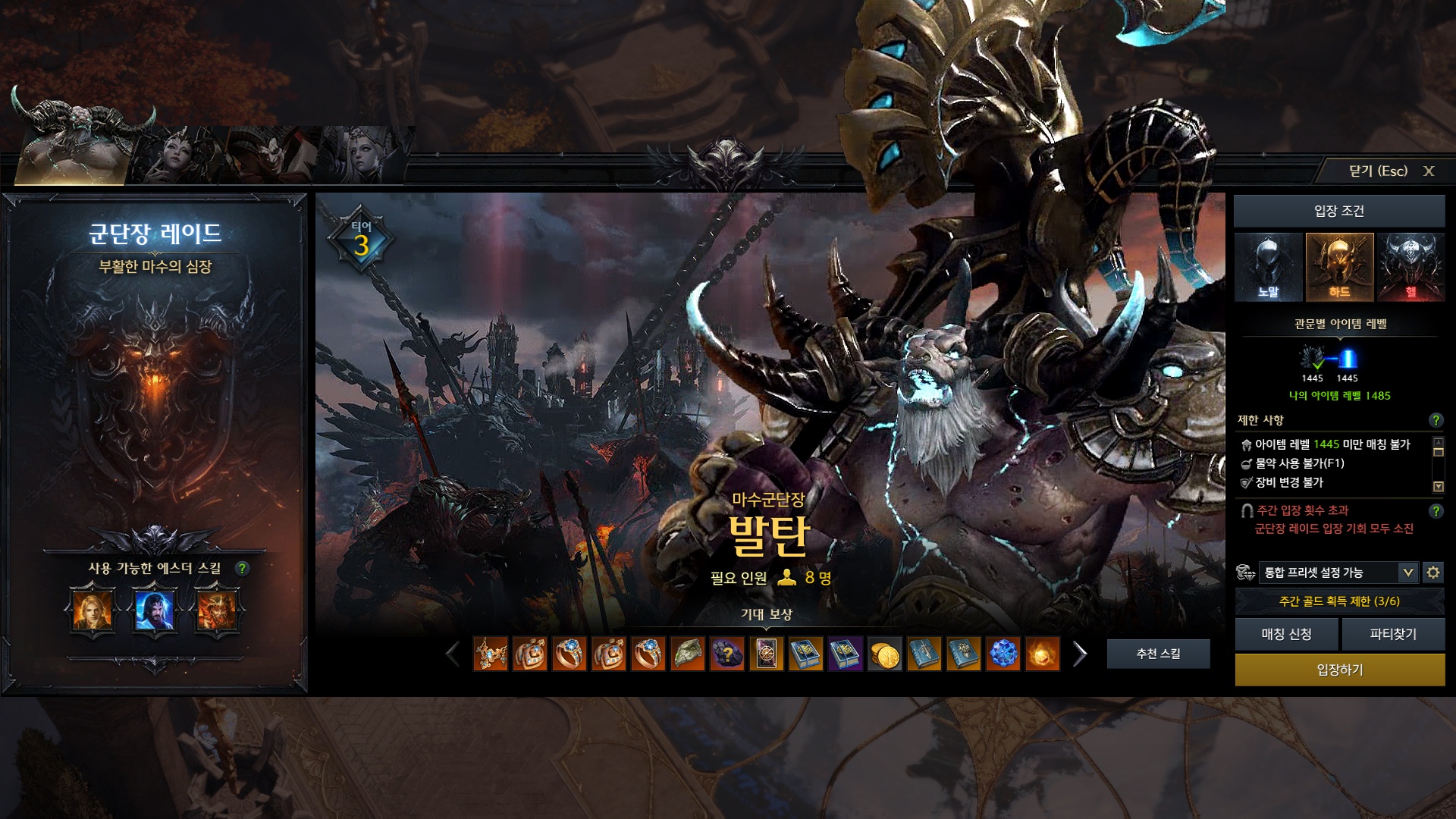1456x819 pixels.
Task: Close the raid window with 닫기 (Esc)
Action: point(1389,171)
